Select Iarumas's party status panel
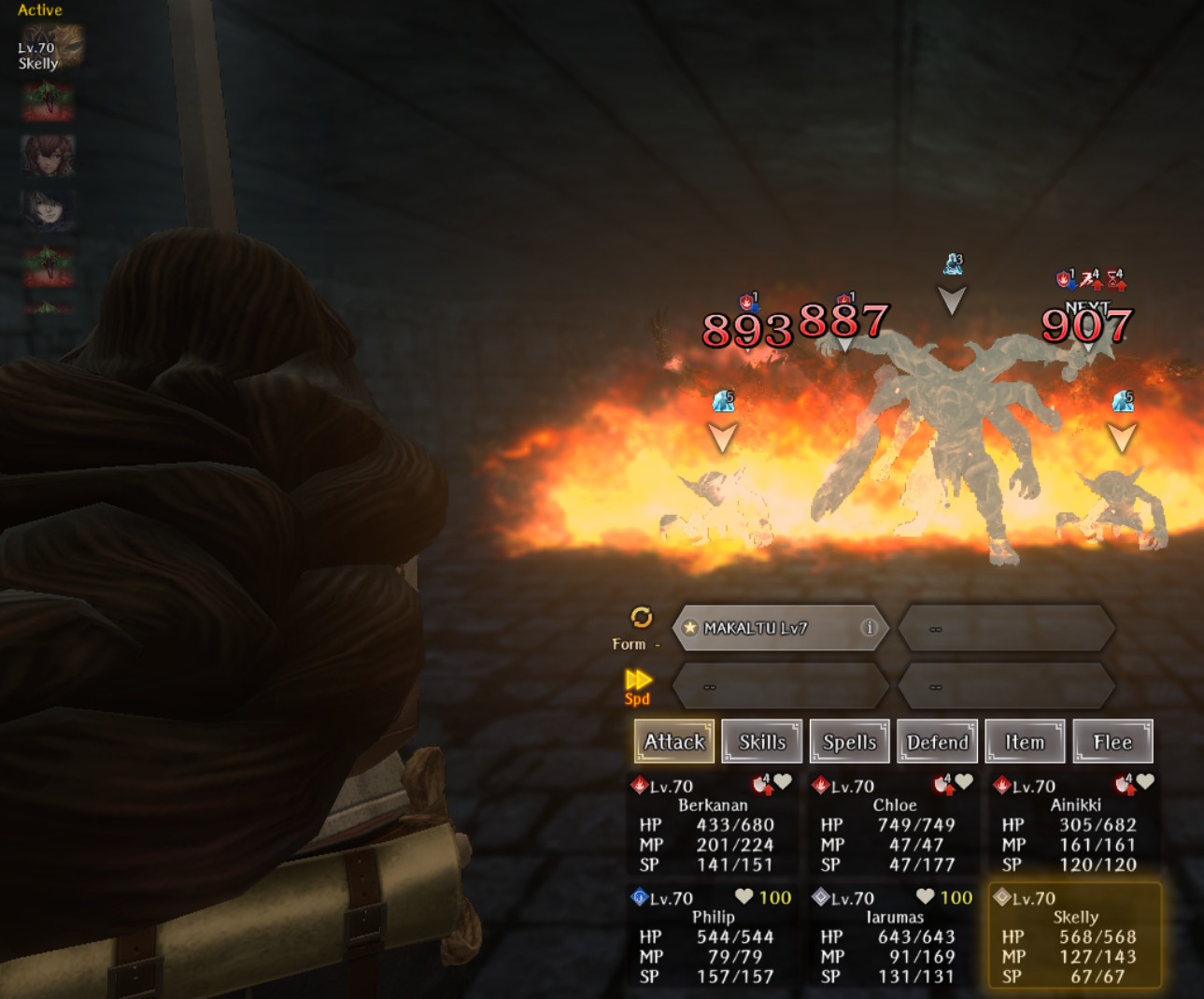The image size is (1204, 999). coord(894,937)
